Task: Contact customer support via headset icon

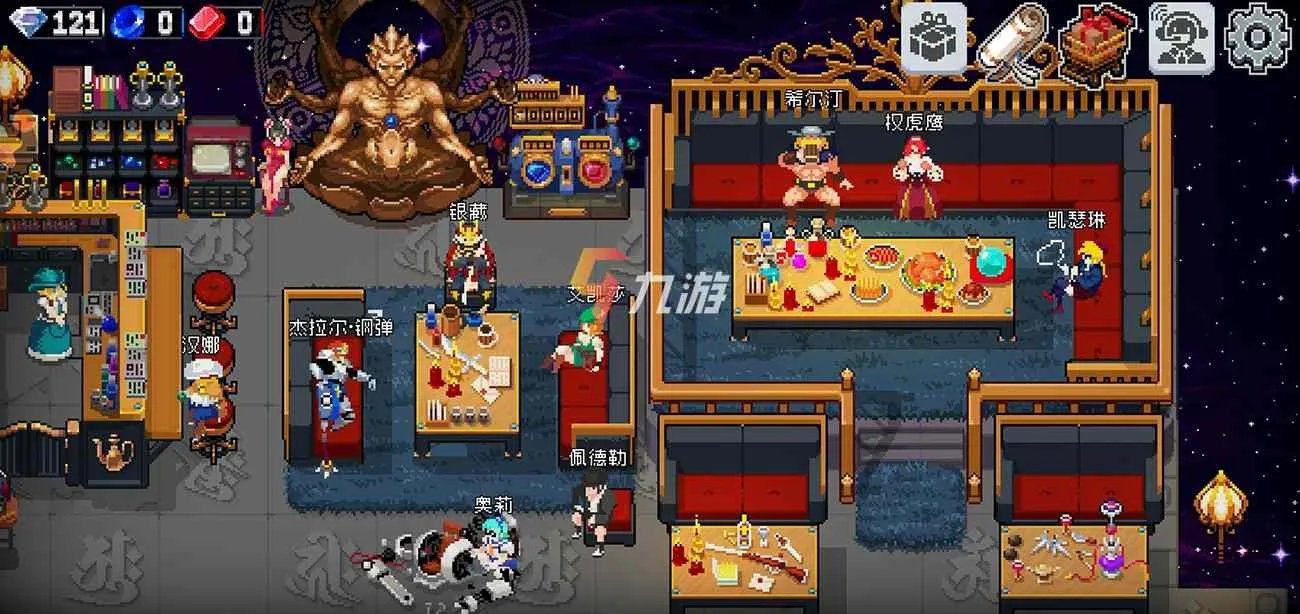Action: [x=1181, y=38]
